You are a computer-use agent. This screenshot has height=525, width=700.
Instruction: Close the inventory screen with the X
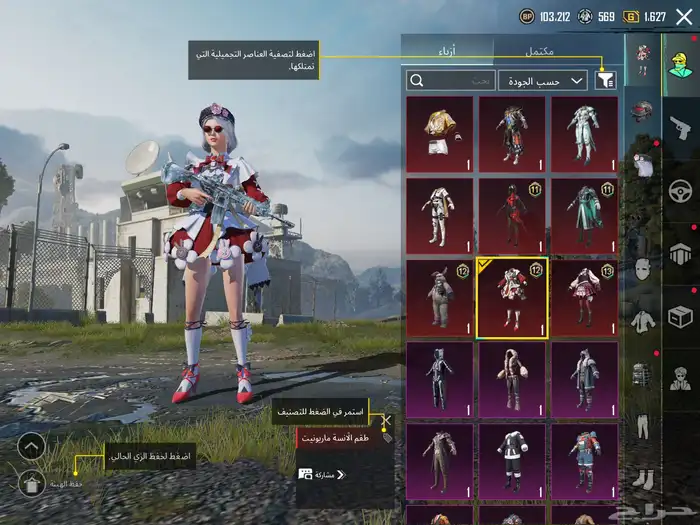click(684, 17)
